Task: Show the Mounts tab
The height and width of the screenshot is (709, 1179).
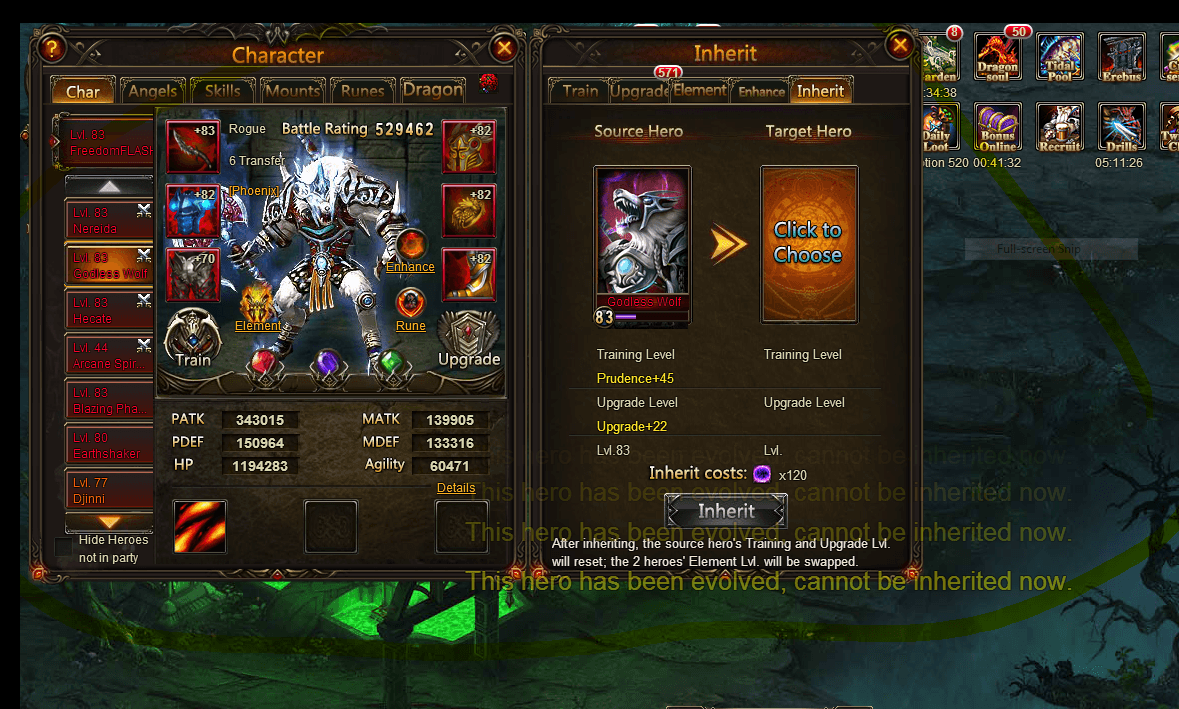Action: [292, 91]
